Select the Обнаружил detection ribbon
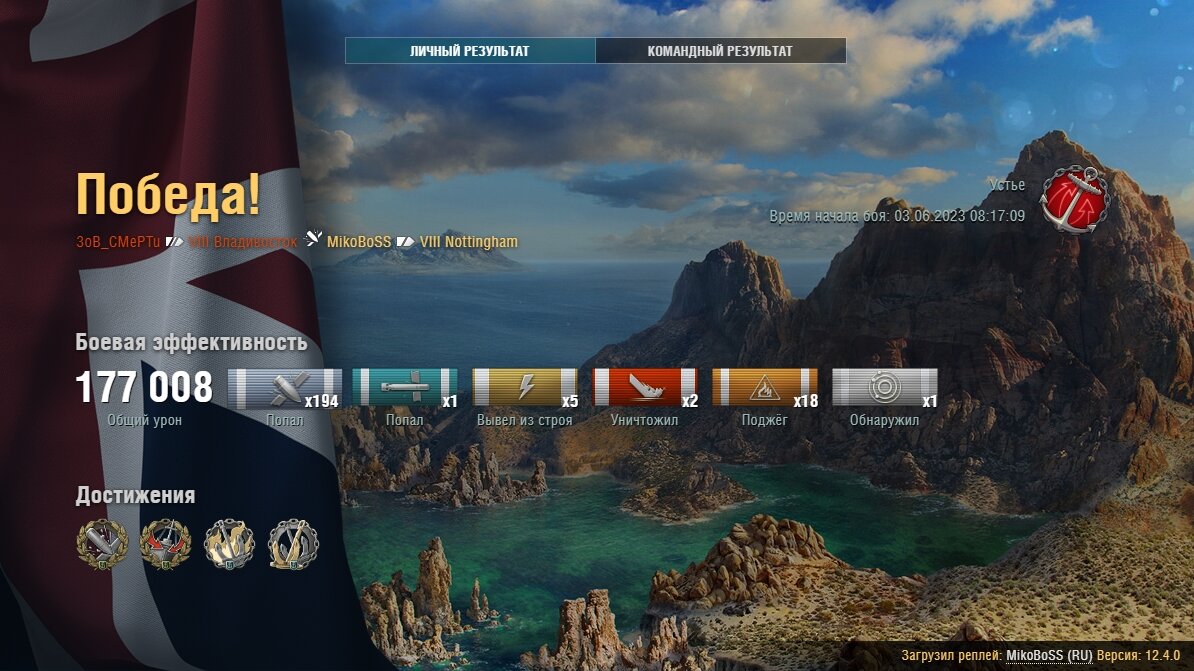Screen dimensions: 1194x671 [x=885, y=387]
